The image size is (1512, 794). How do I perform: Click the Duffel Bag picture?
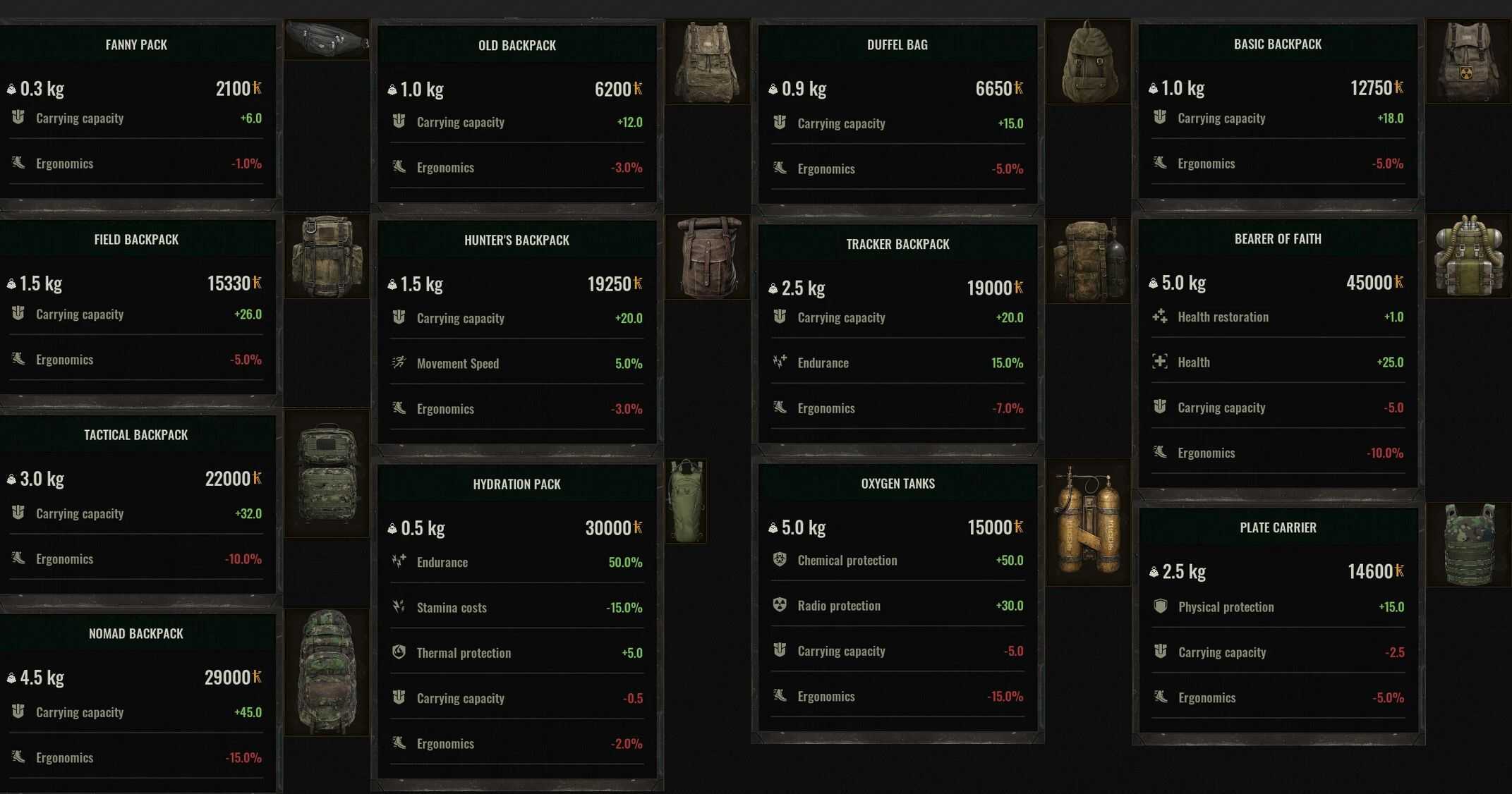pyautogui.click(x=1088, y=62)
